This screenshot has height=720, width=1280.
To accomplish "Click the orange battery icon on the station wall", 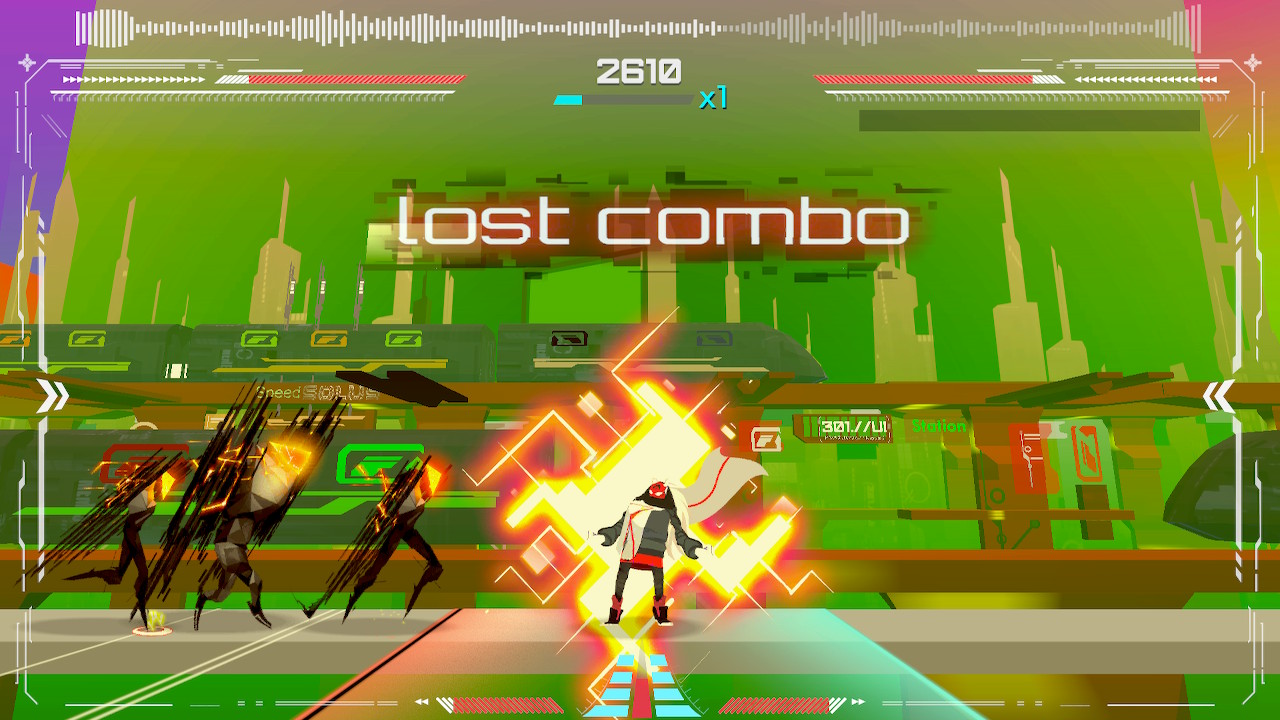I will [1085, 455].
